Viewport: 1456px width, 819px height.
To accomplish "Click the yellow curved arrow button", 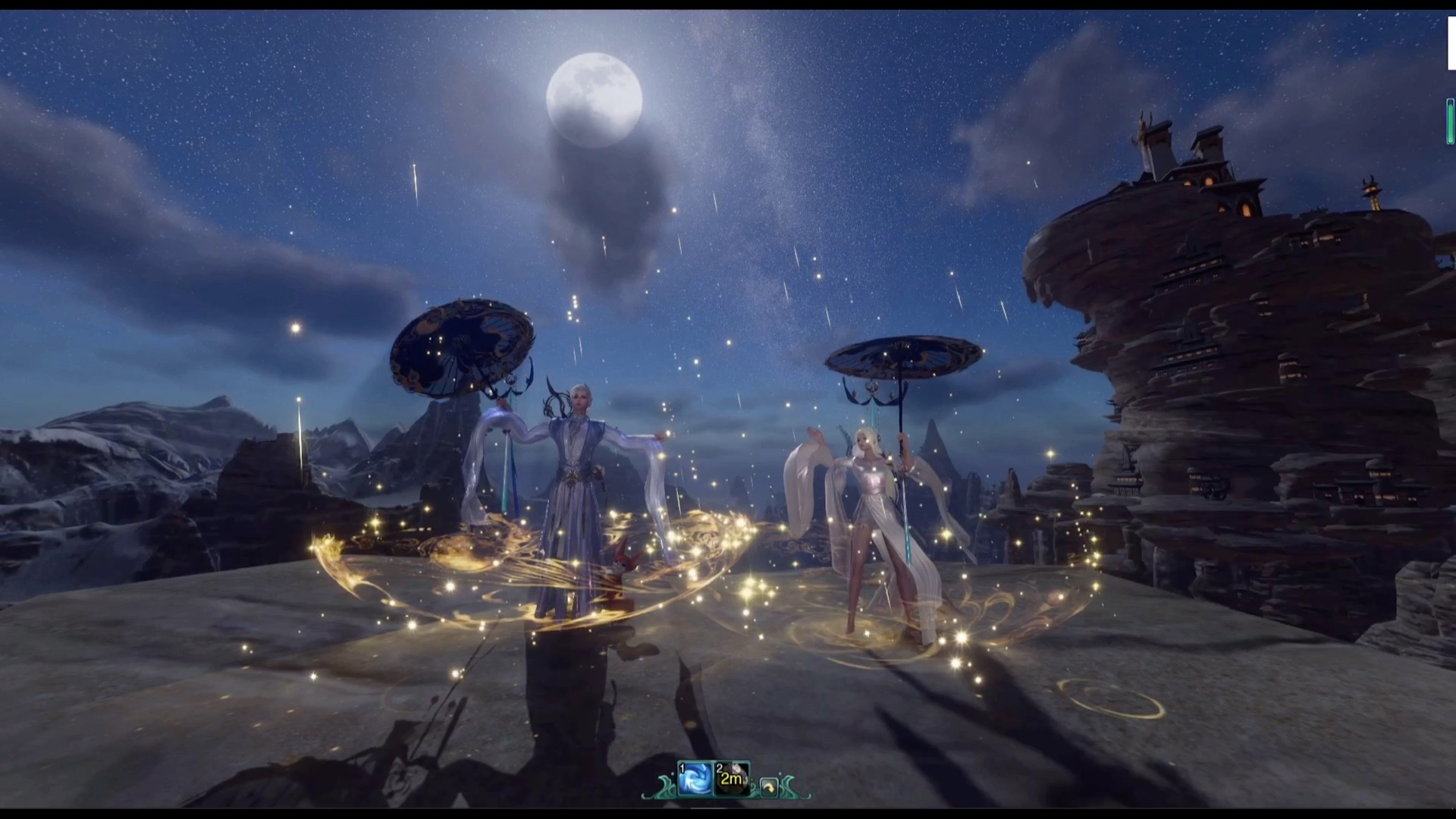I will 768,788.
